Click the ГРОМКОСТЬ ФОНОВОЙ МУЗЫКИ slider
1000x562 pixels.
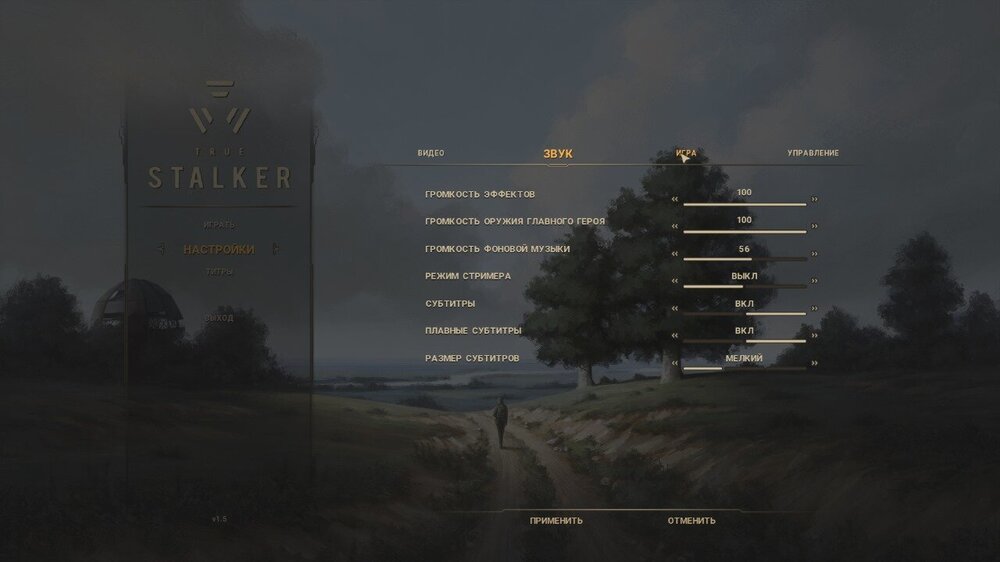point(744,259)
